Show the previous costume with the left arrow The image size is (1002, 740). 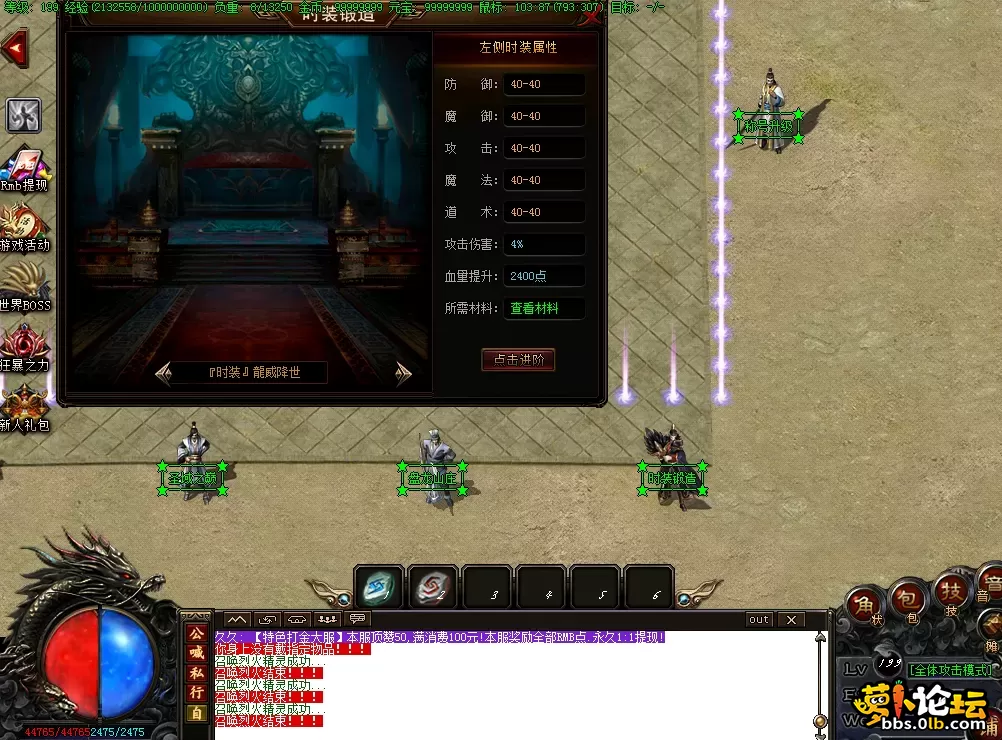165,374
